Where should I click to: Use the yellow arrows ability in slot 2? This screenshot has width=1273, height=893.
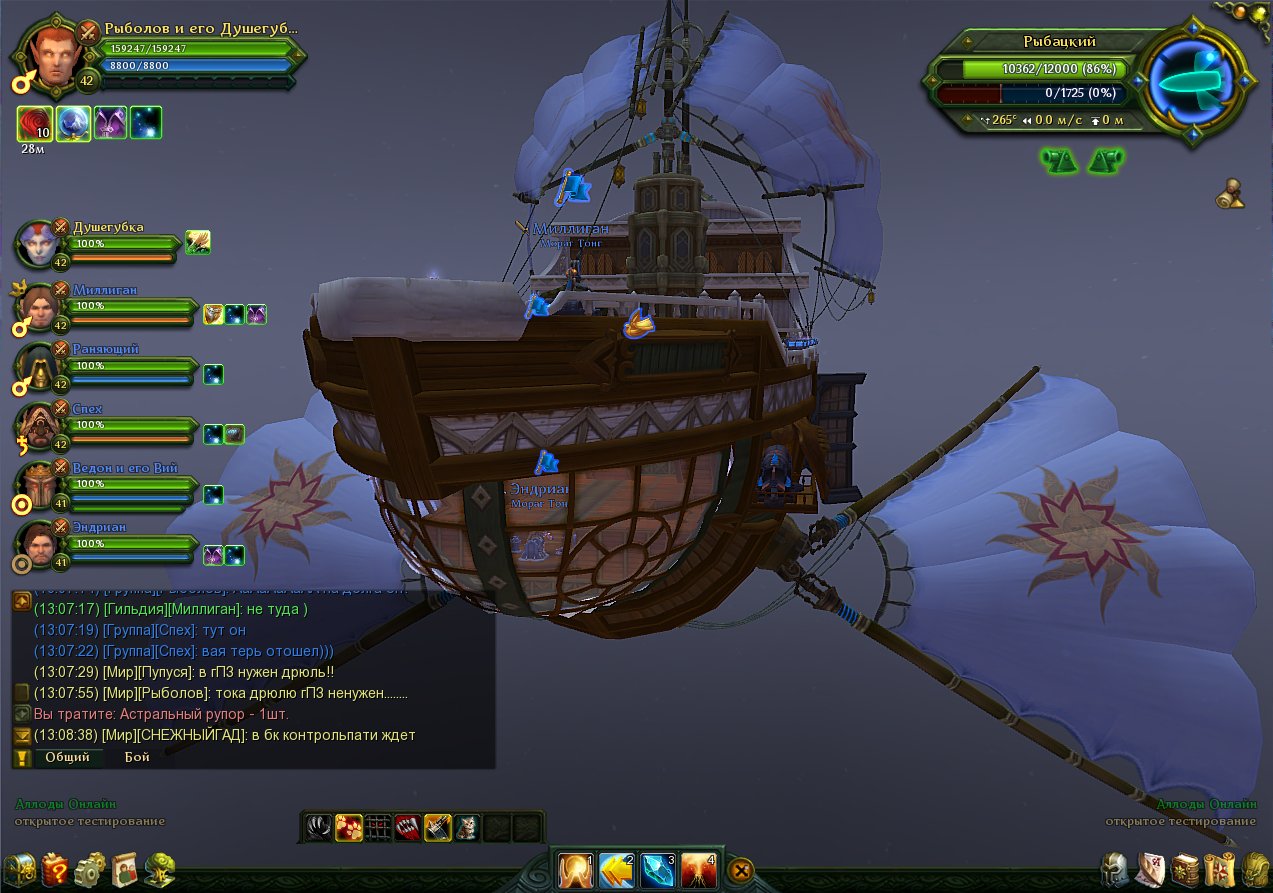pyautogui.click(x=616, y=870)
